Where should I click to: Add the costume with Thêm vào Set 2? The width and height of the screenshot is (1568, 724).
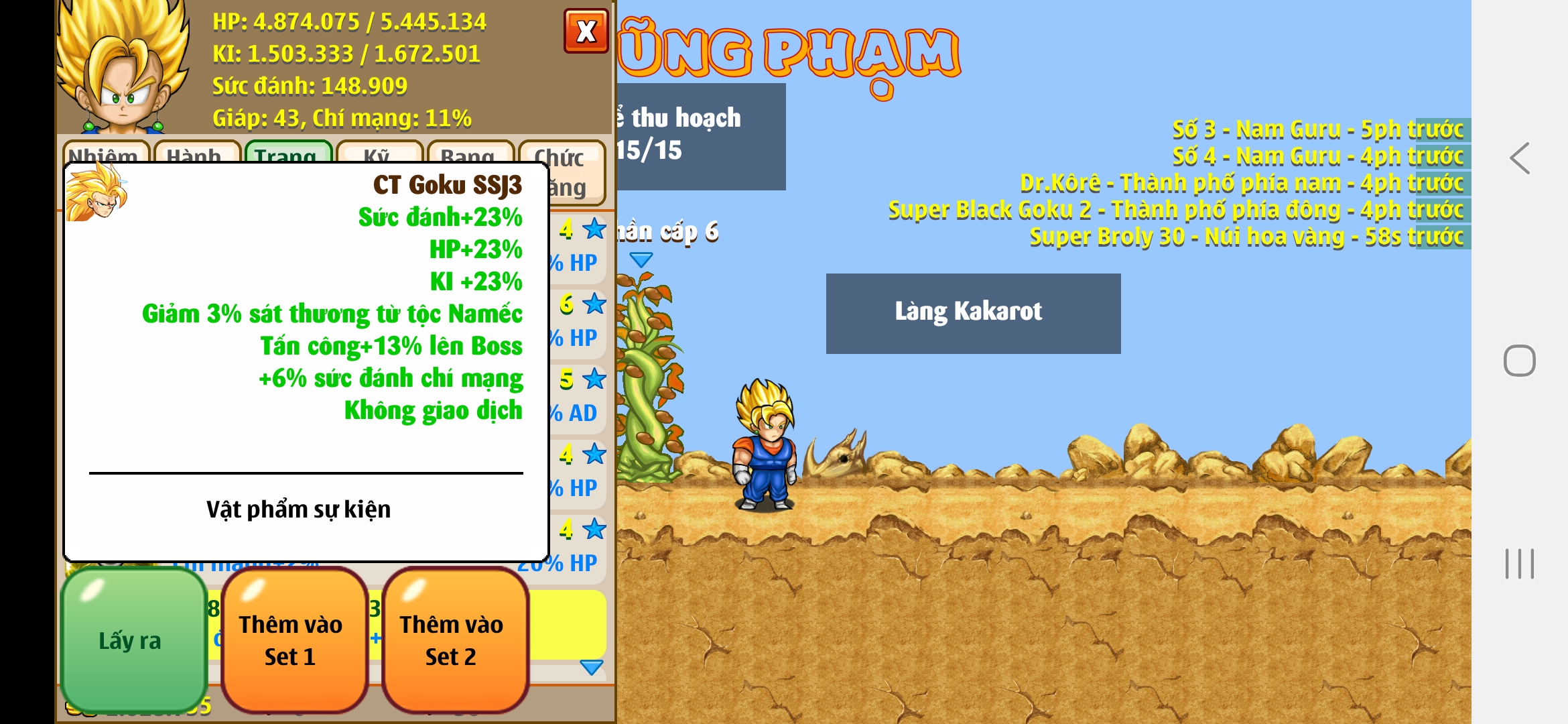point(453,640)
